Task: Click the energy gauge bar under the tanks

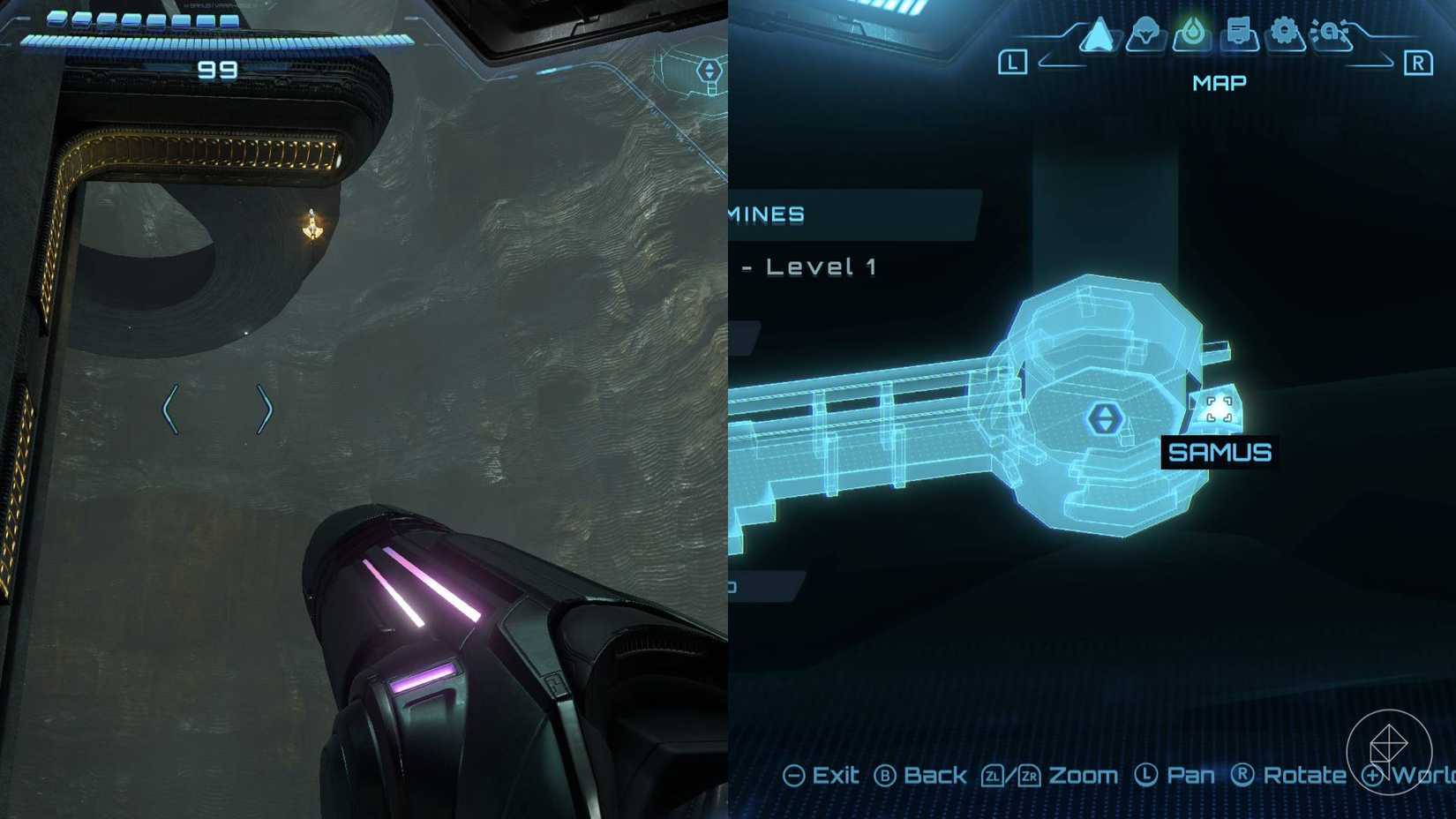Action: [214, 40]
